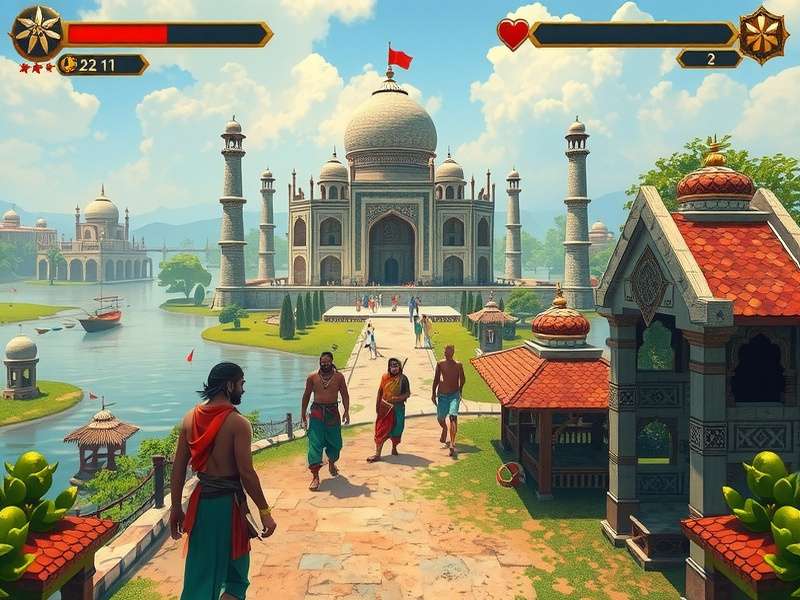Image resolution: width=800 pixels, height=600 pixels.
Task: Select the octagonal pinwheel badge icon
Action: pos(763,35)
